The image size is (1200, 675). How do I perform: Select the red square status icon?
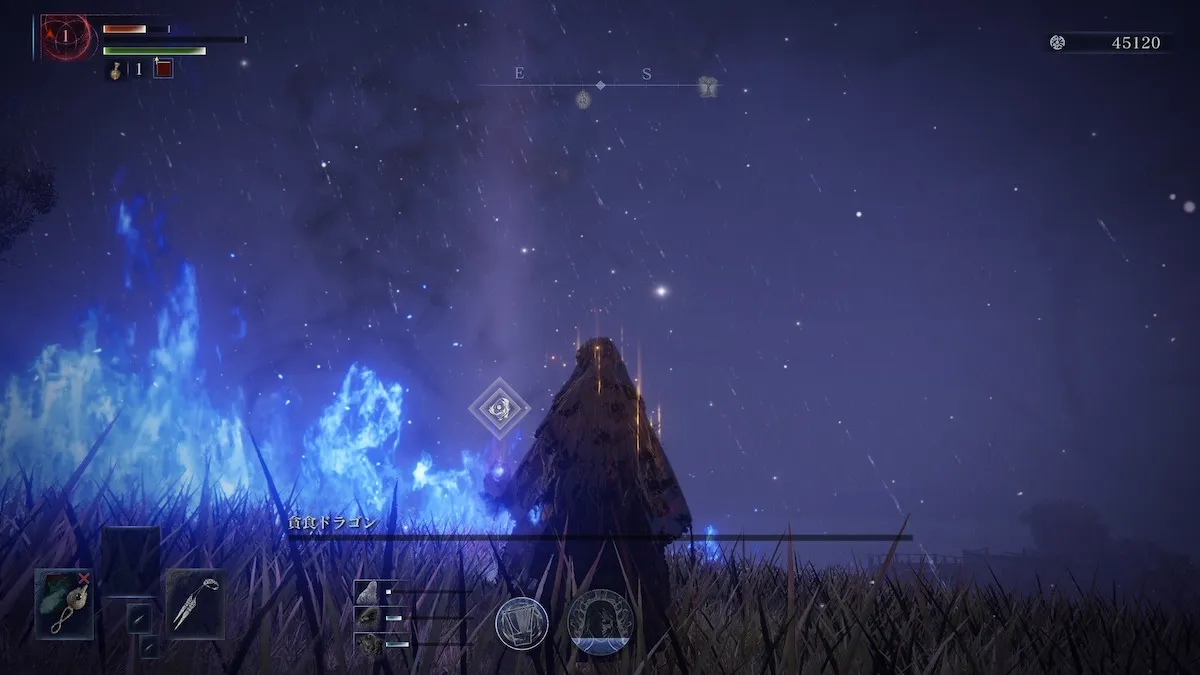coord(163,68)
